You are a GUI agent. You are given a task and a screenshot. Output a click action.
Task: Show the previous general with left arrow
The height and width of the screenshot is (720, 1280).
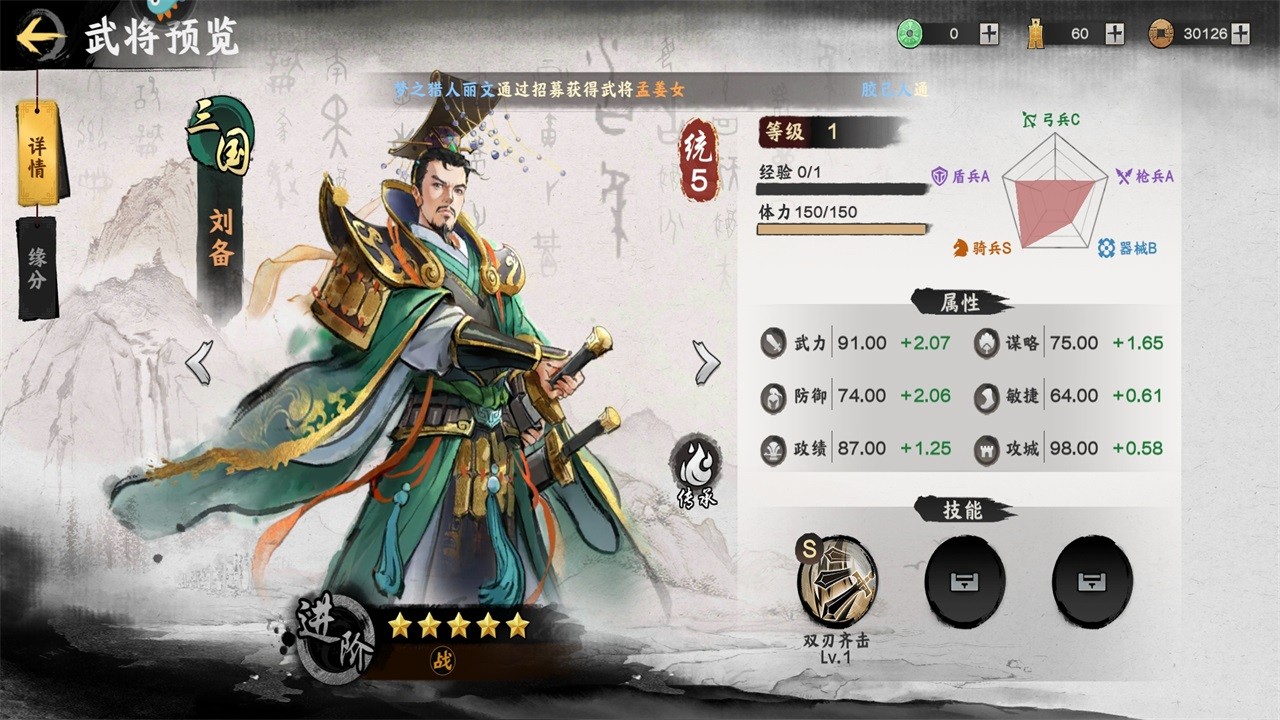pos(199,362)
